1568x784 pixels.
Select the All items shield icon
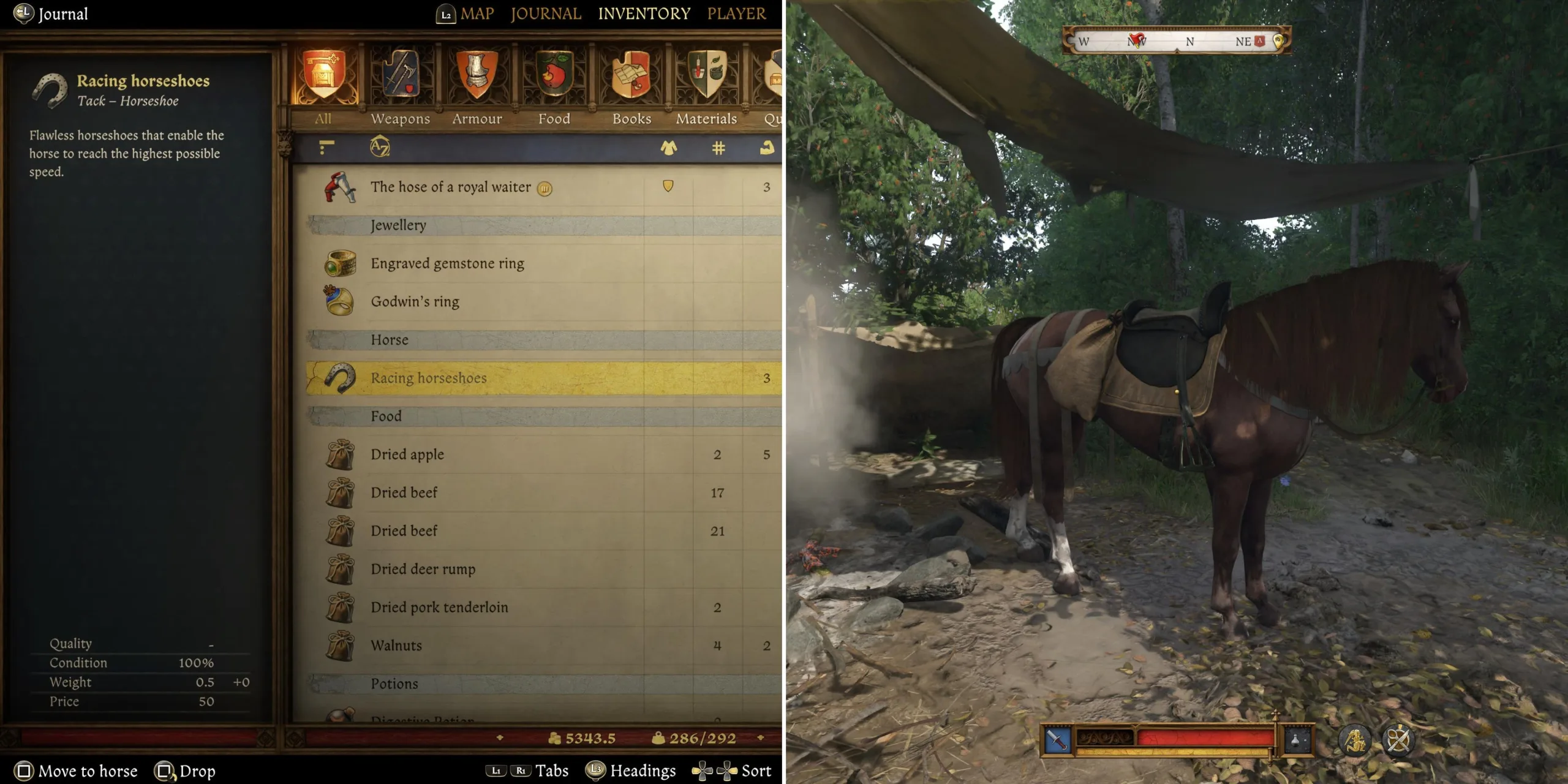click(x=325, y=73)
